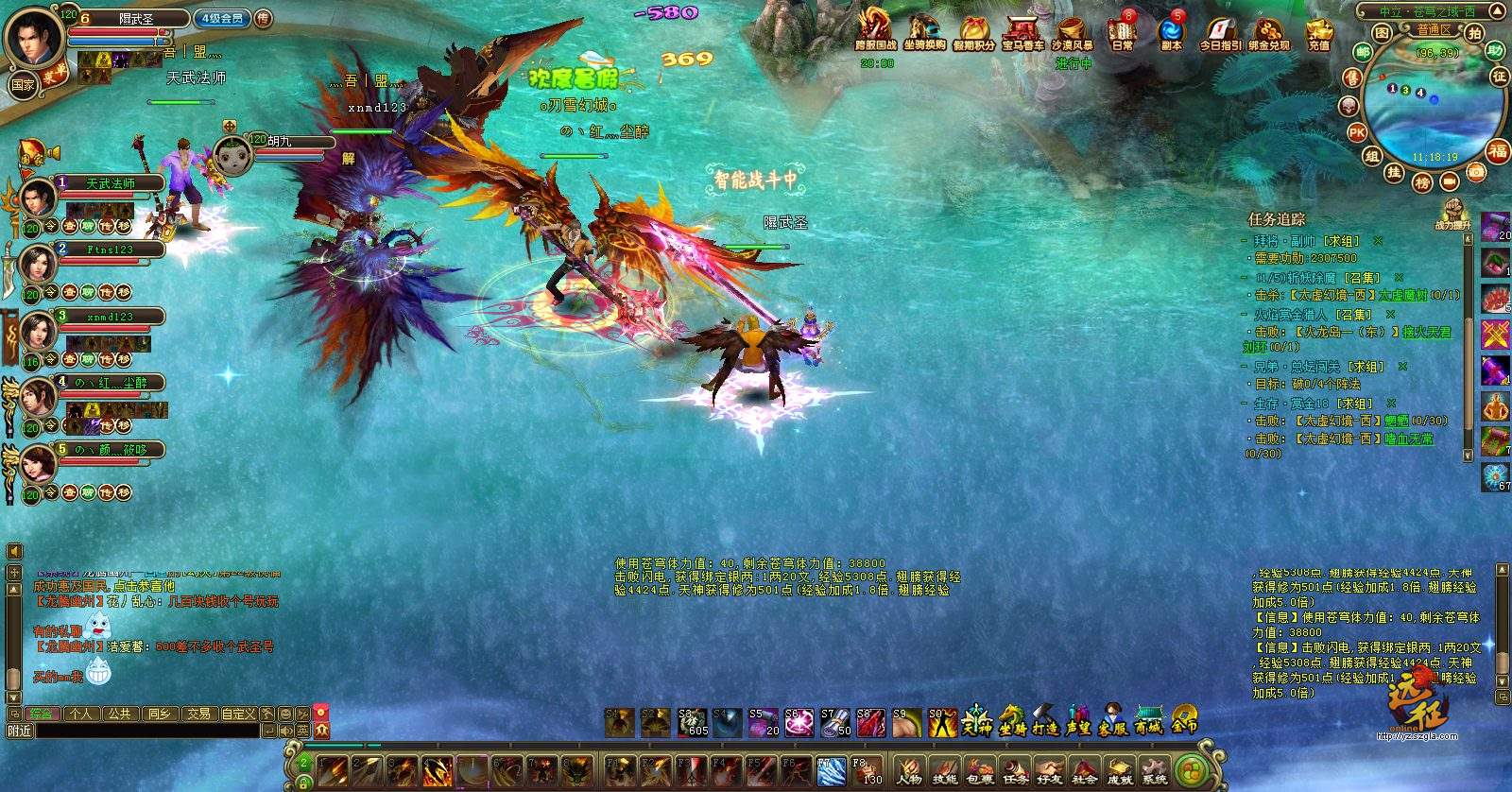Open the 日常 daily activities icon

tap(1122, 31)
